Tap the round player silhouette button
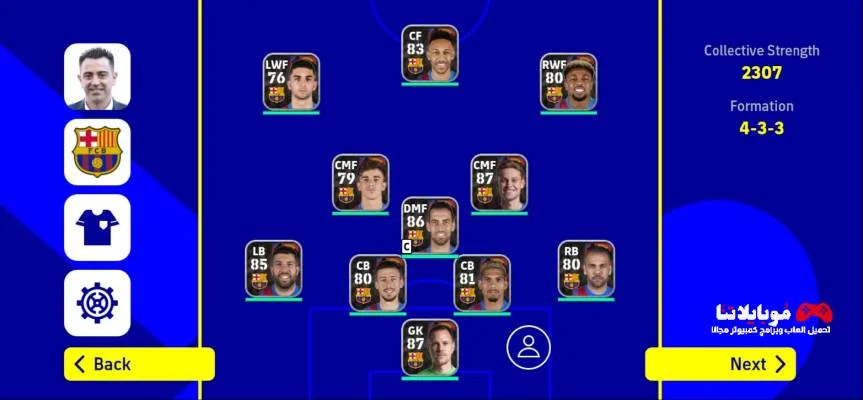This screenshot has height=400, width=863. click(529, 346)
